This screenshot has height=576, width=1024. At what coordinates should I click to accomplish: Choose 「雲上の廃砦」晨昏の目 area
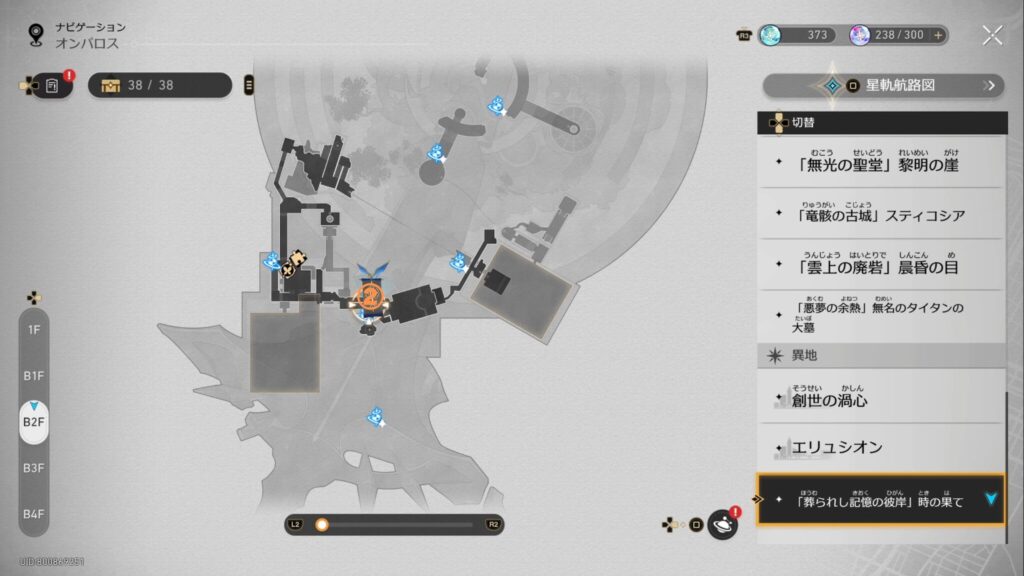(x=880, y=265)
